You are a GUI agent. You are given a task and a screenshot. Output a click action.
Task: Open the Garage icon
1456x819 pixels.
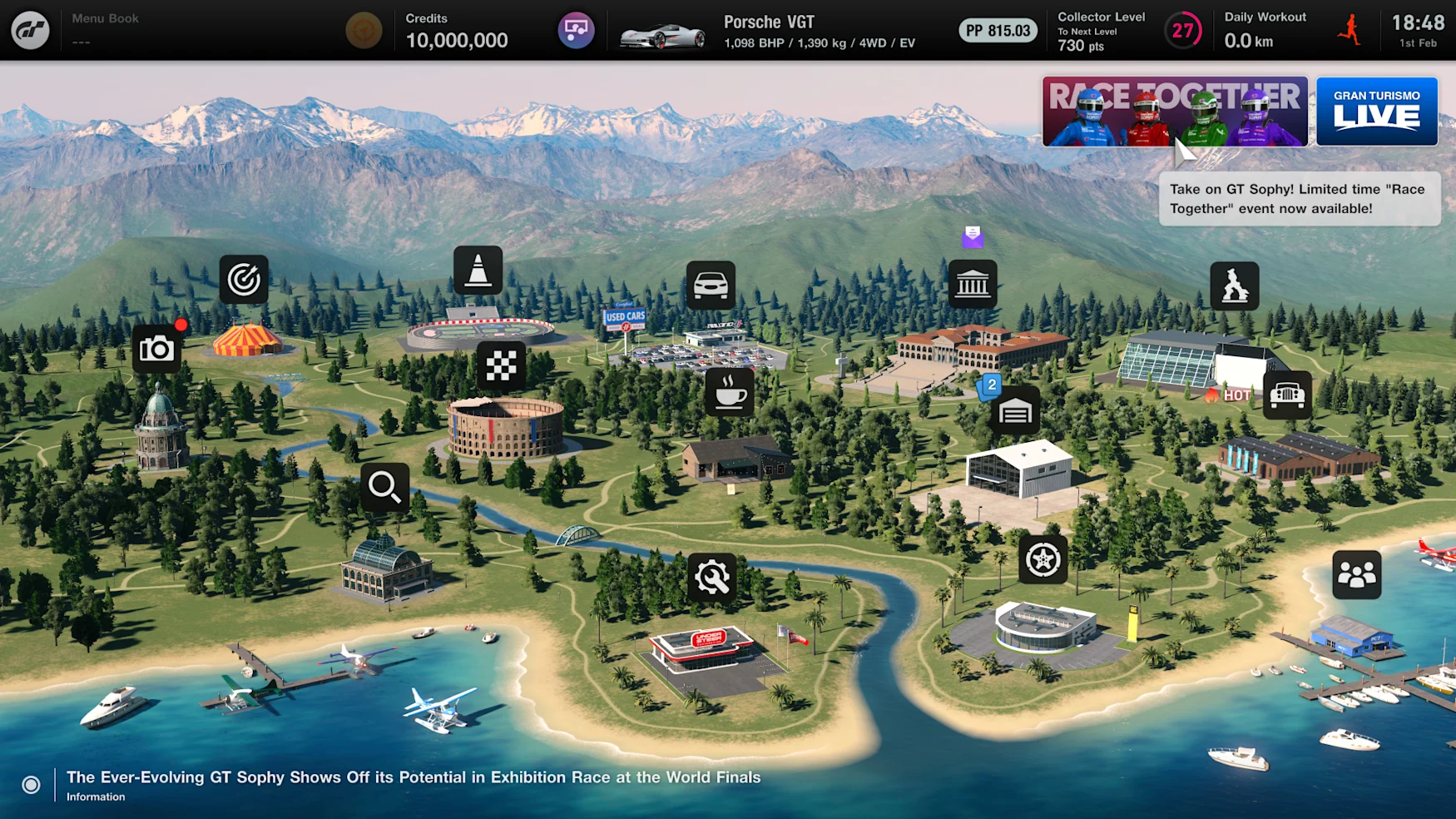coord(1014,411)
